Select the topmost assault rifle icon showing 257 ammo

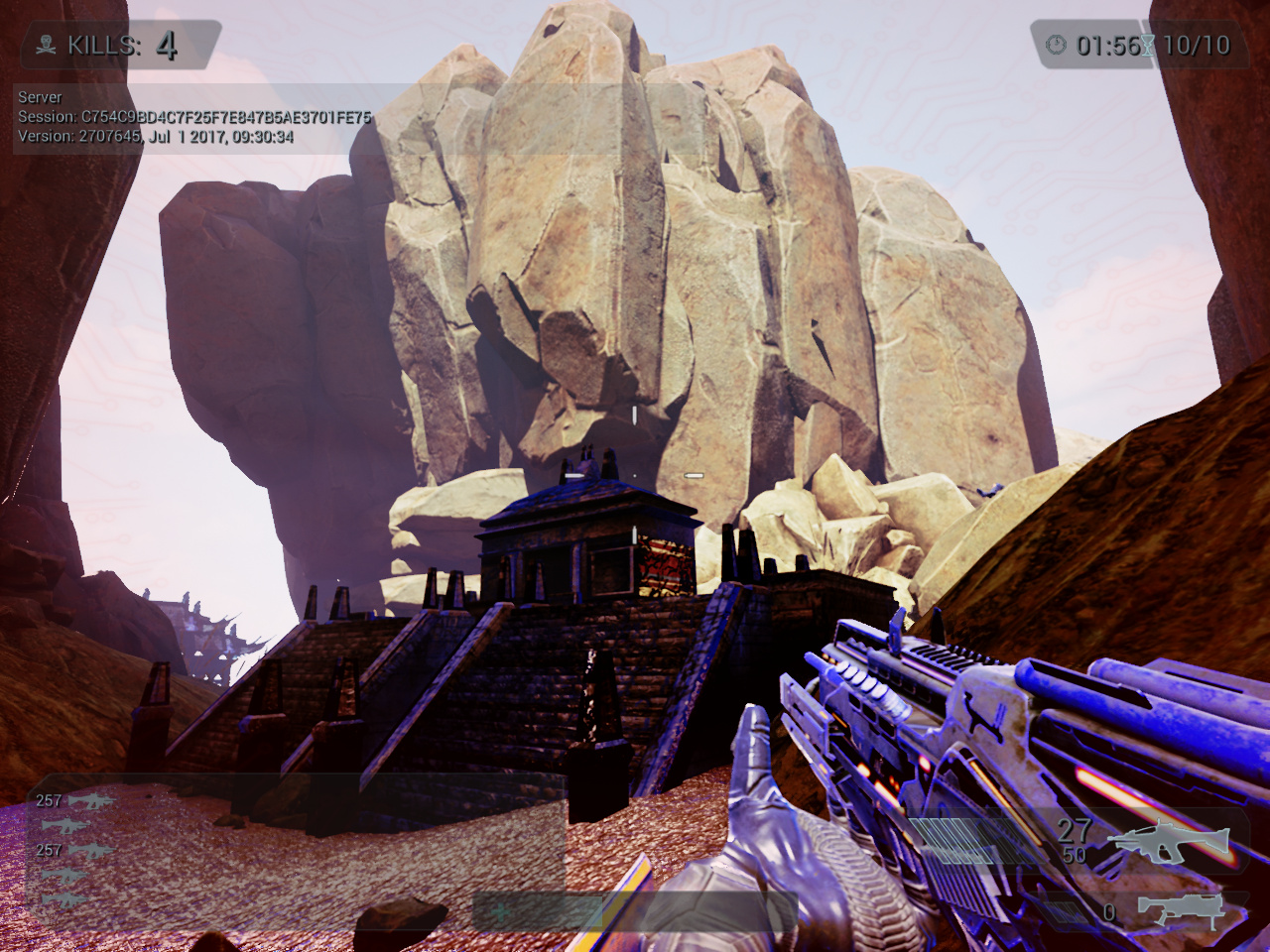[91, 801]
